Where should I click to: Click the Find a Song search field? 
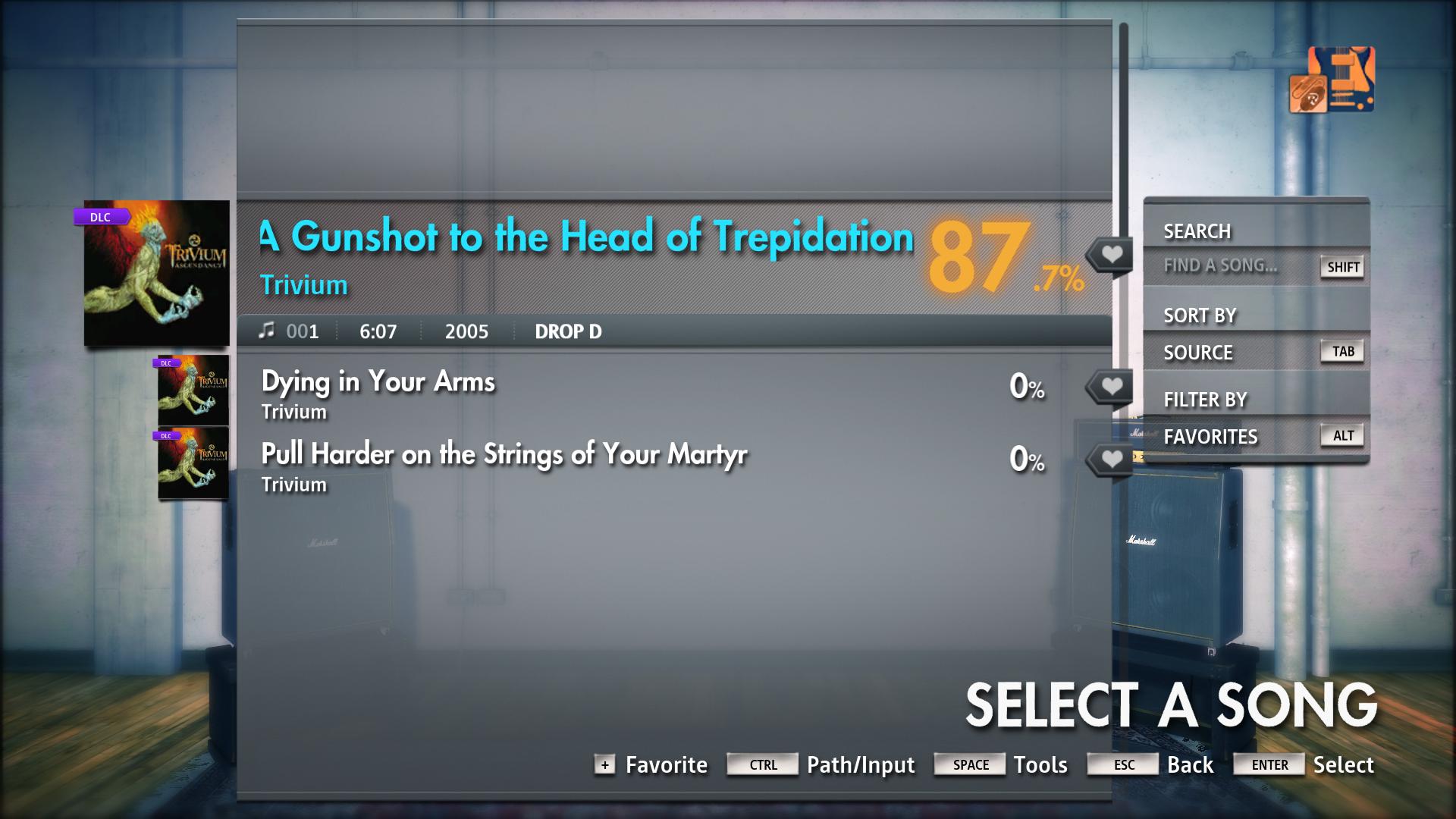(1219, 267)
